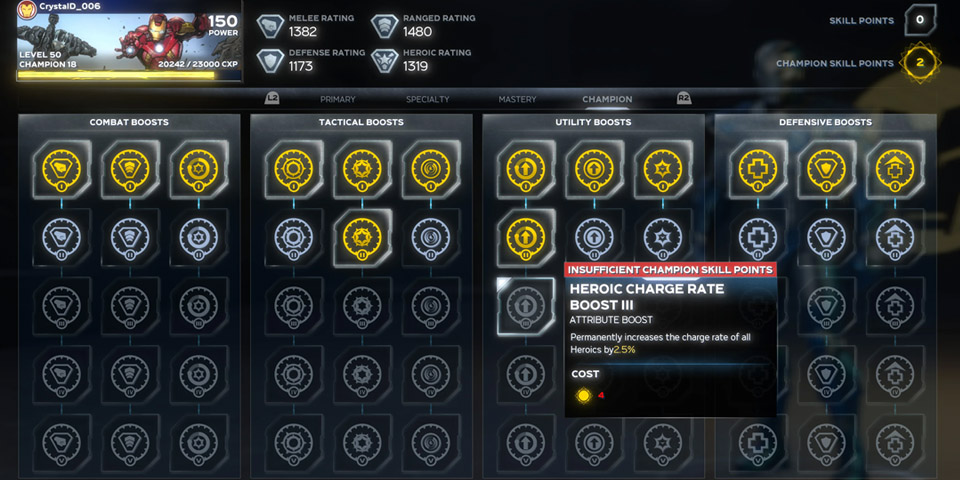Image resolution: width=960 pixels, height=480 pixels.
Task: Open the Specialty tab
Action: 427,99
